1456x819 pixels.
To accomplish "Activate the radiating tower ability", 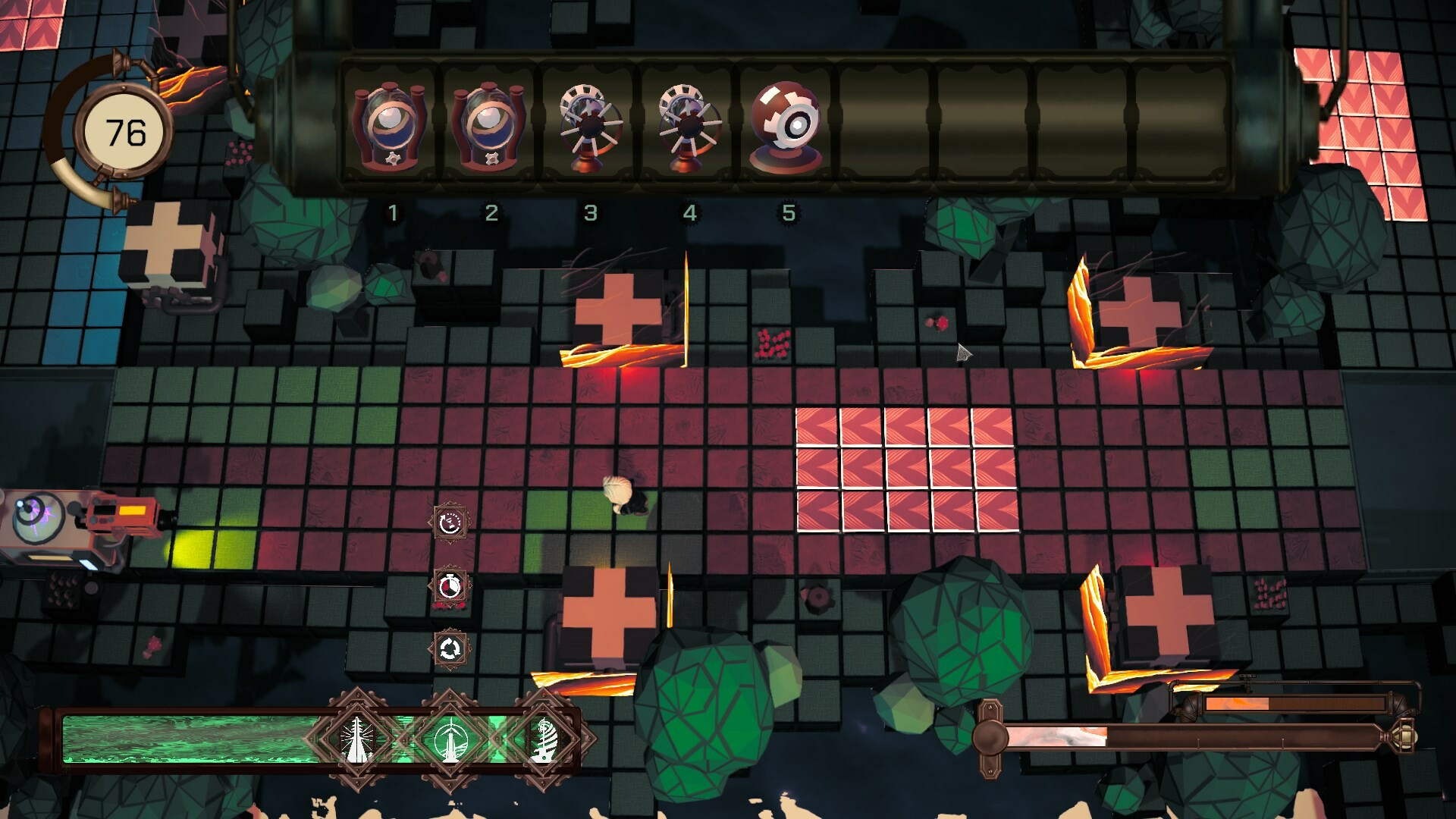I will 356,738.
